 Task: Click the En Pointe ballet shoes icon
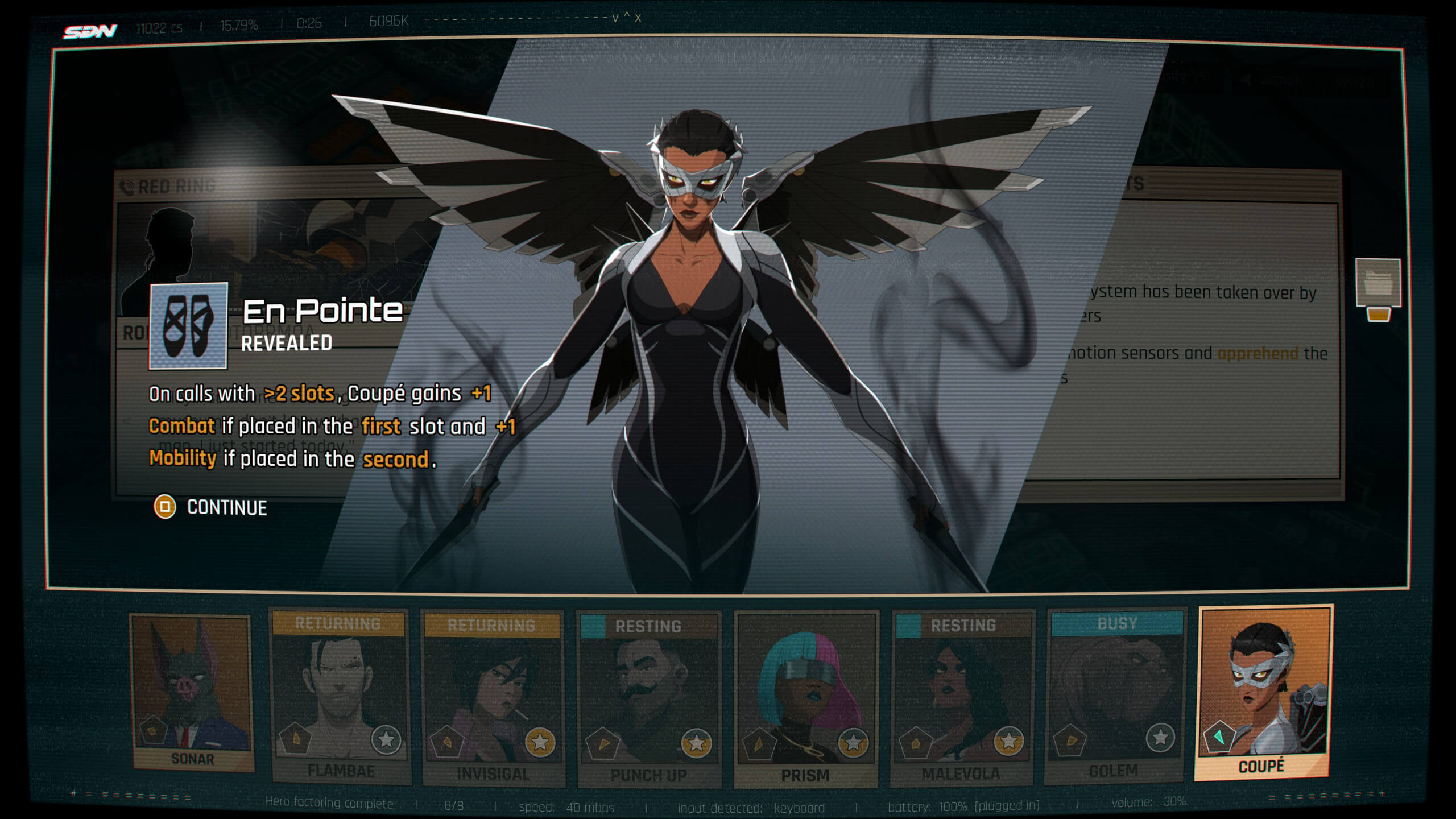(x=188, y=326)
